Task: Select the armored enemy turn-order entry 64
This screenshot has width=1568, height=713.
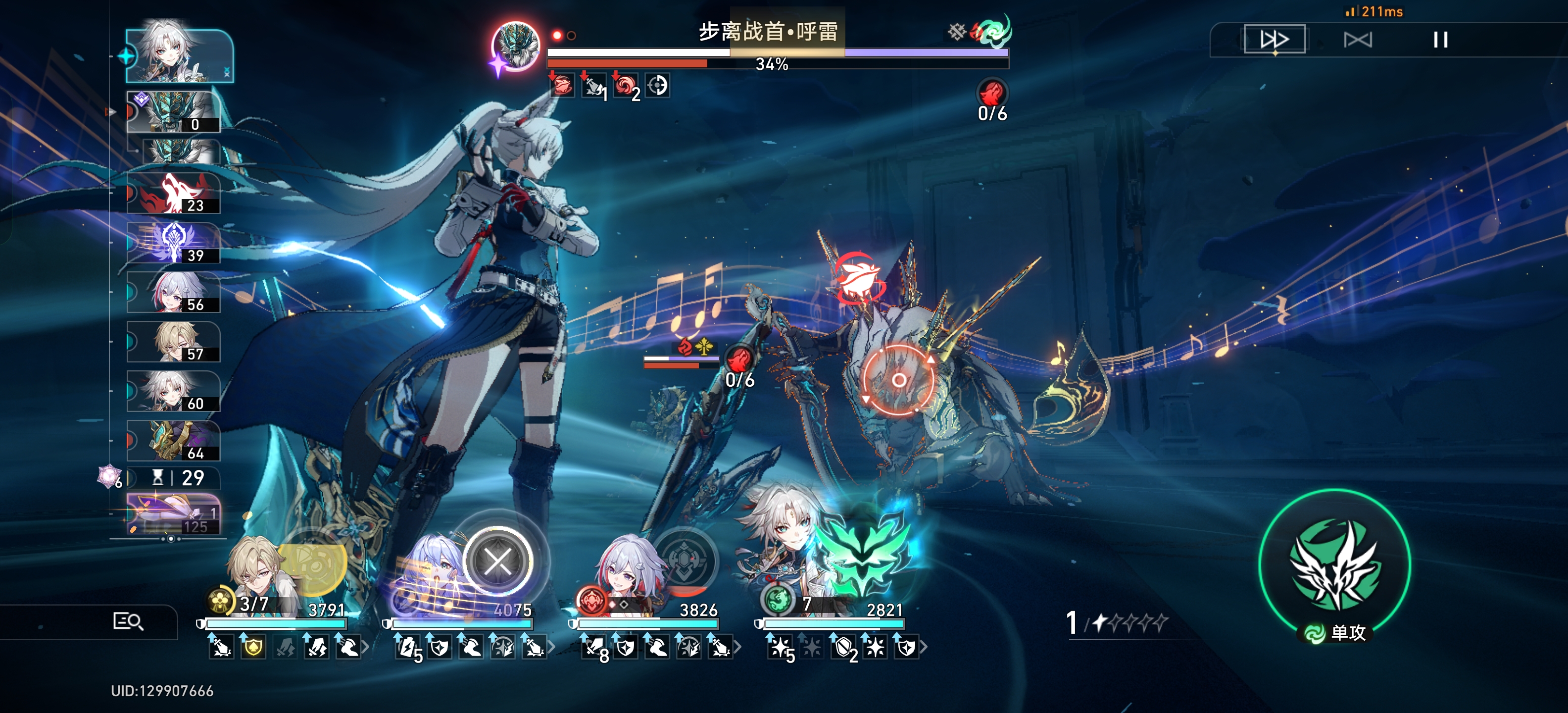Action: (173, 441)
